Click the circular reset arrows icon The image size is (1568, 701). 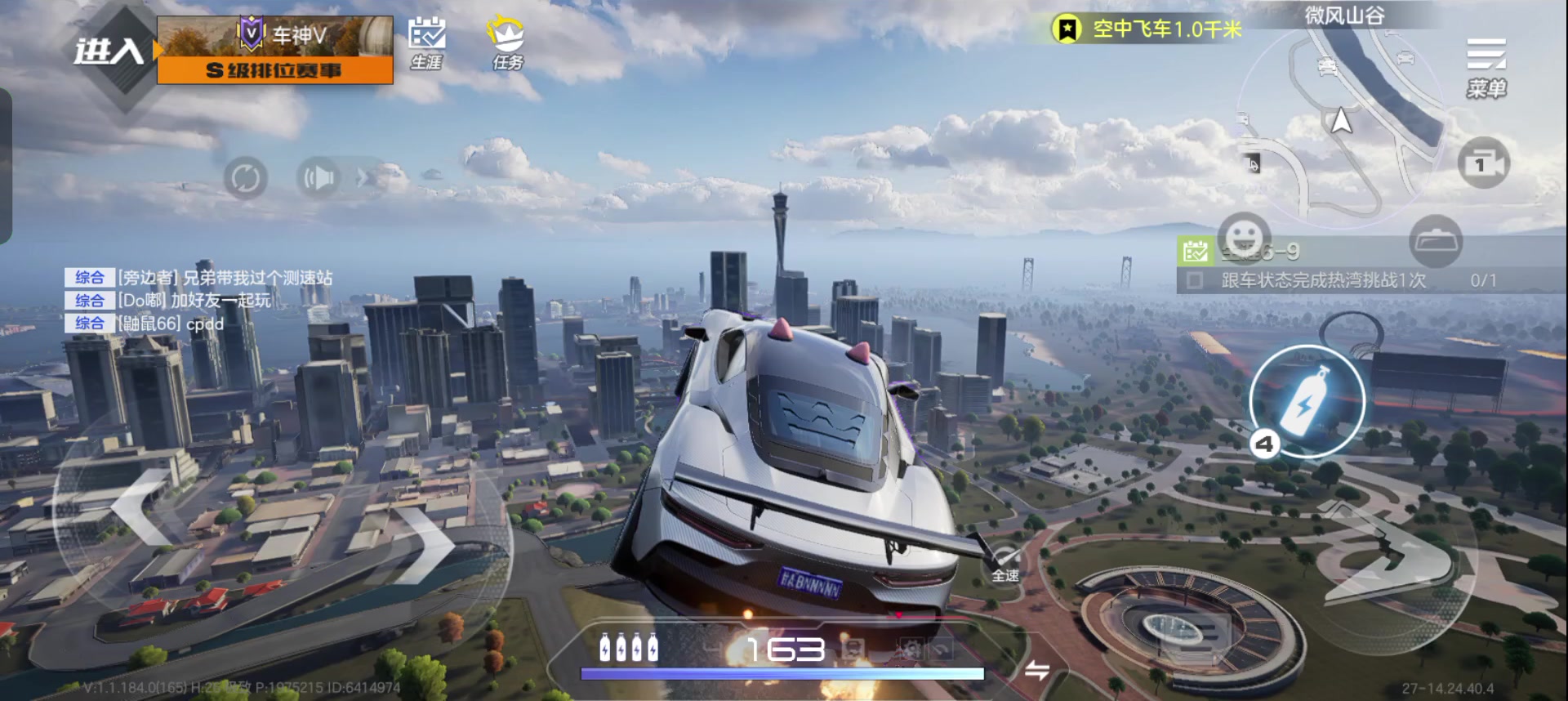[245, 177]
